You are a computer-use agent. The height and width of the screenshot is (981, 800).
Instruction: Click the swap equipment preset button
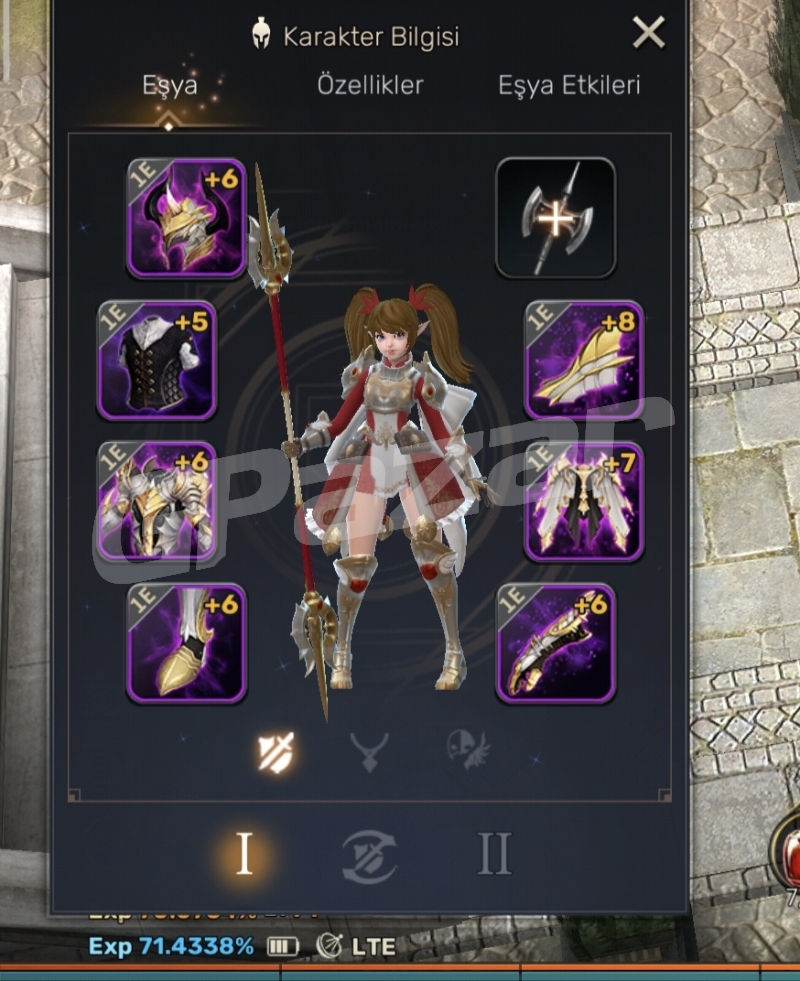[x=369, y=857]
